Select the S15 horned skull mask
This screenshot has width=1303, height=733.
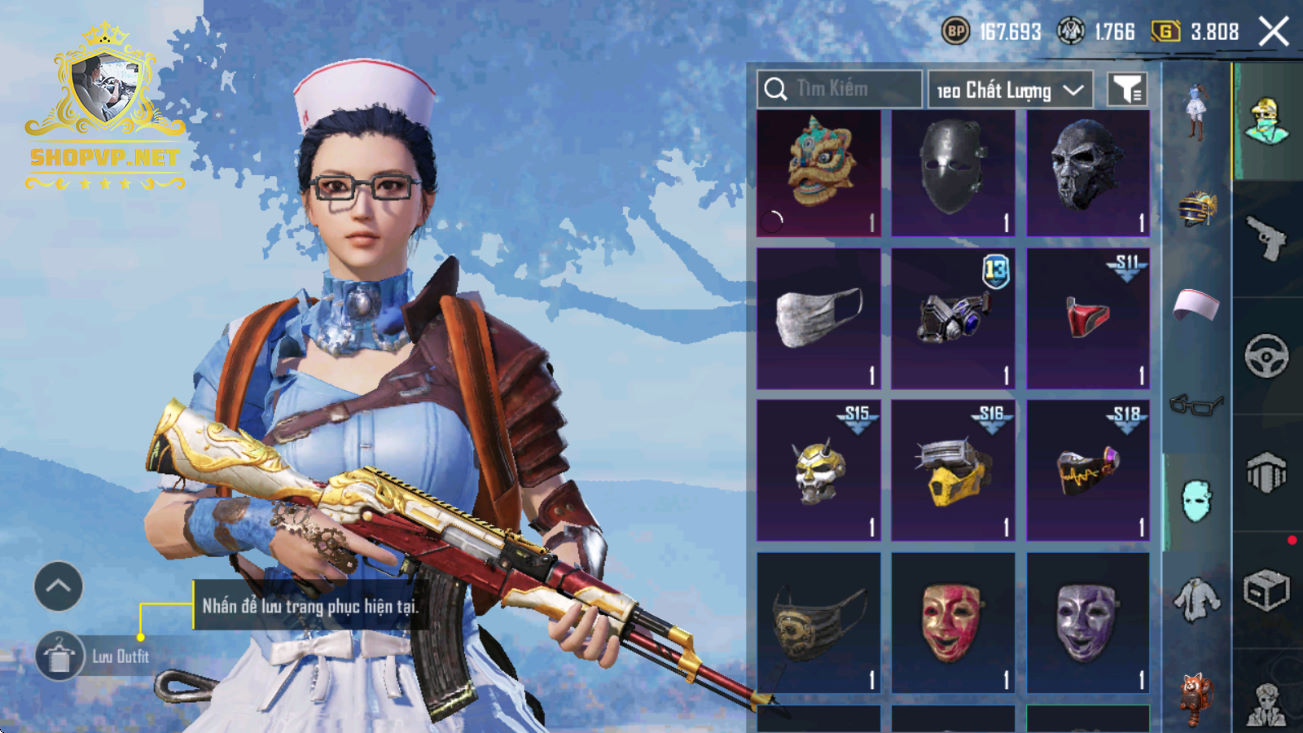point(819,470)
